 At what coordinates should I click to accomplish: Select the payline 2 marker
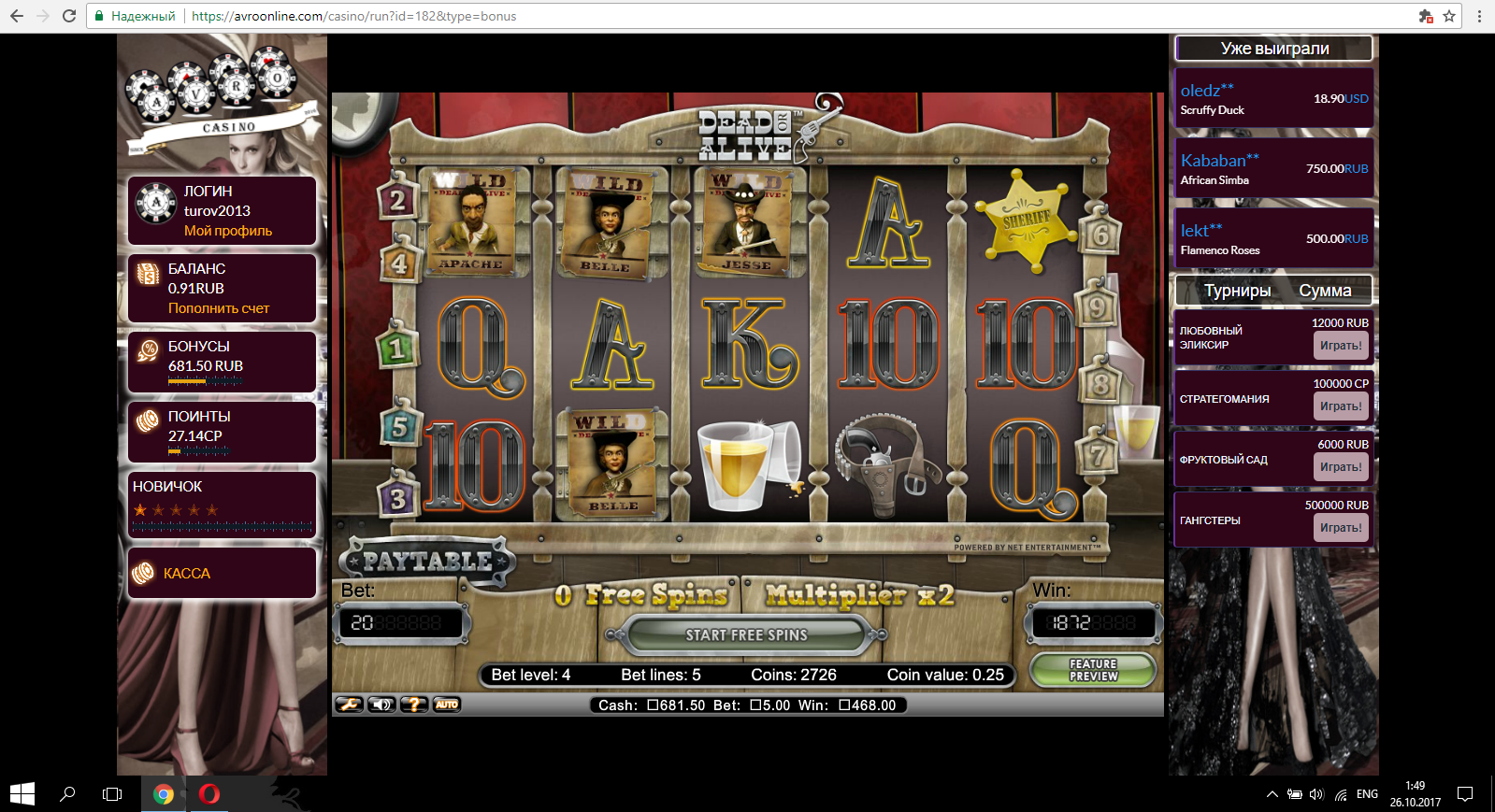click(x=397, y=200)
